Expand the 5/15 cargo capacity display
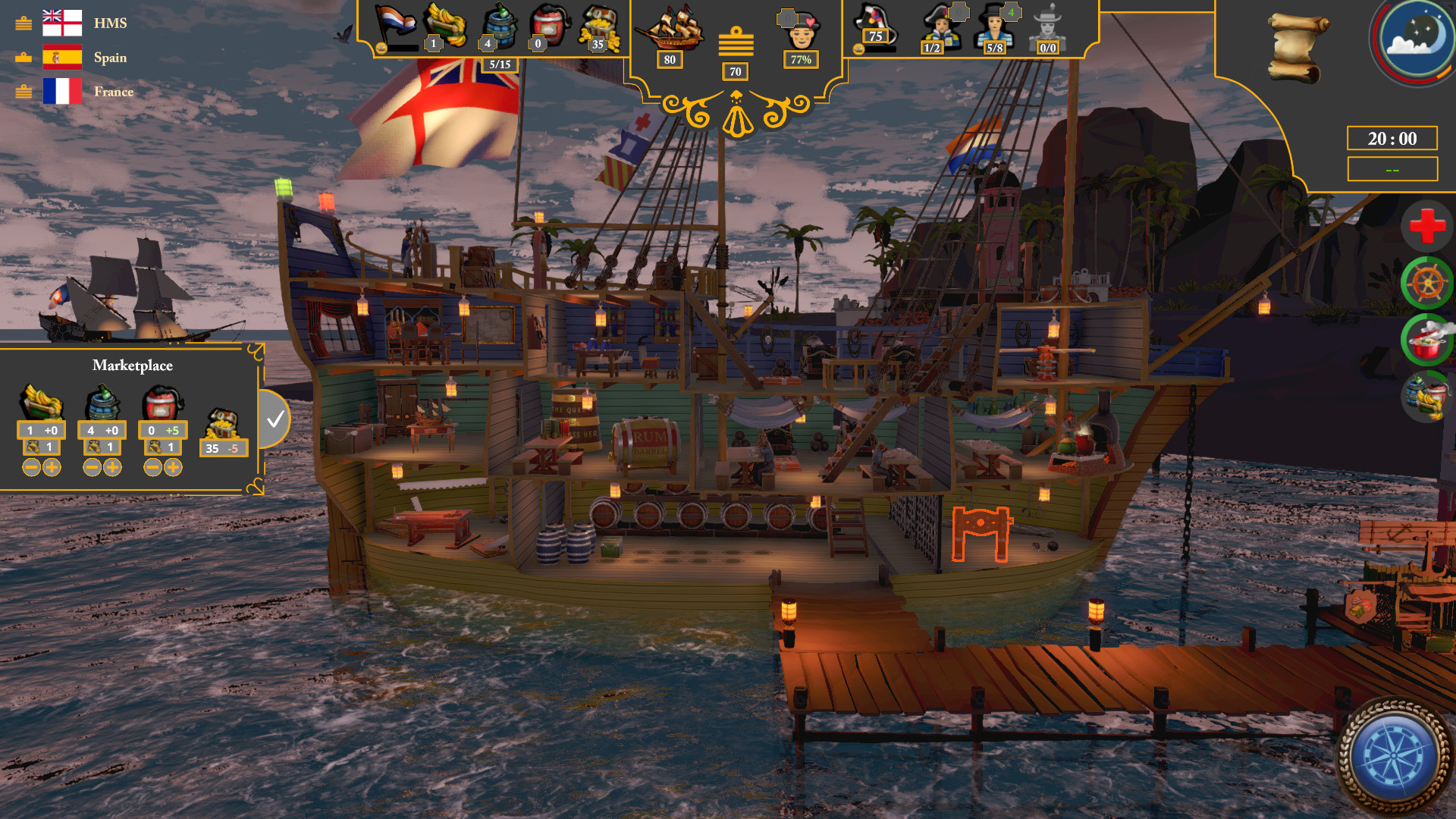Image resolution: width=1456 pixels, height=819 pixels. pyautogui.click(x=500, y=64)
